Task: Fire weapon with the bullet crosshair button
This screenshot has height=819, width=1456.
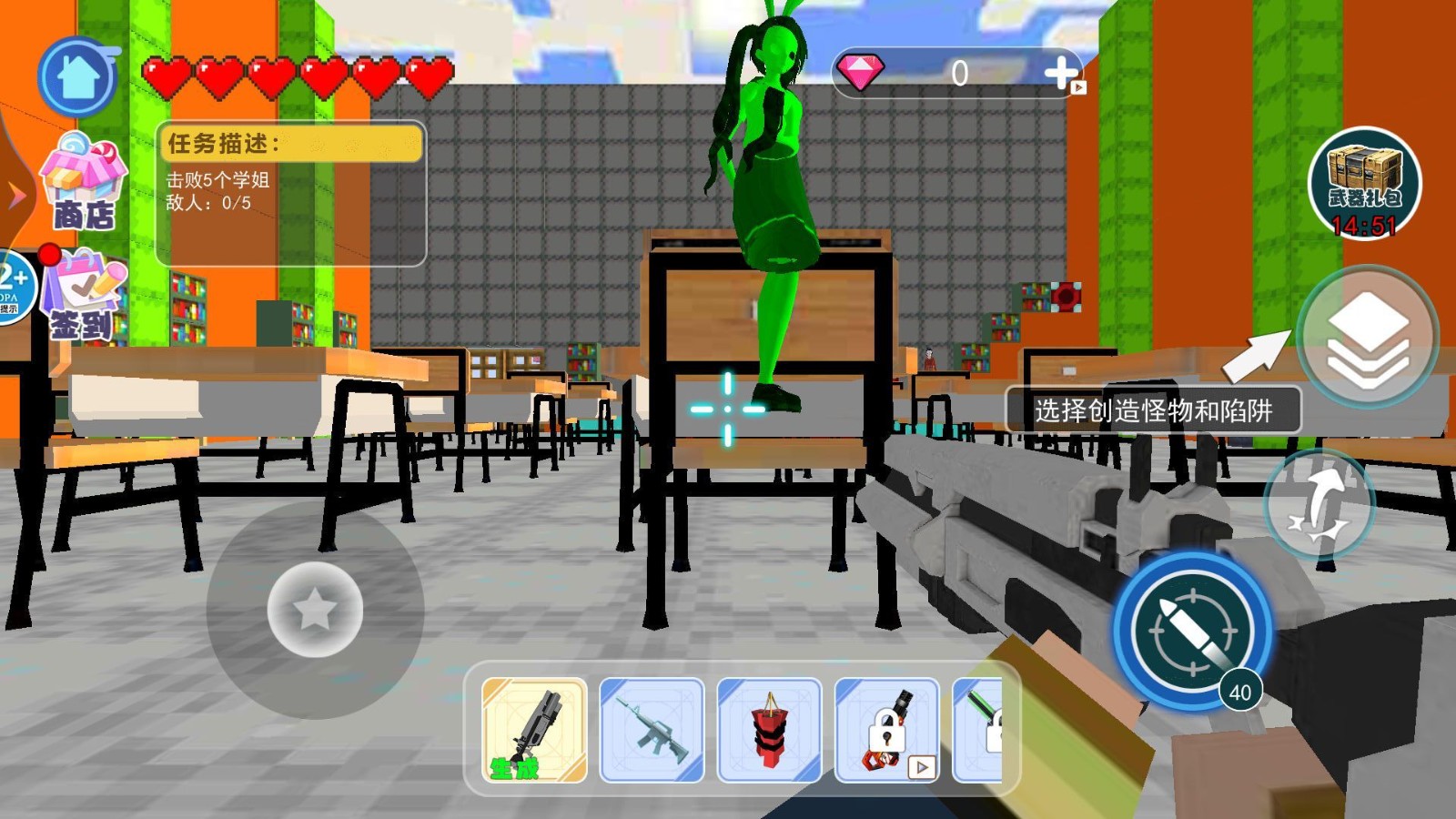Action: pos(1193,630)
